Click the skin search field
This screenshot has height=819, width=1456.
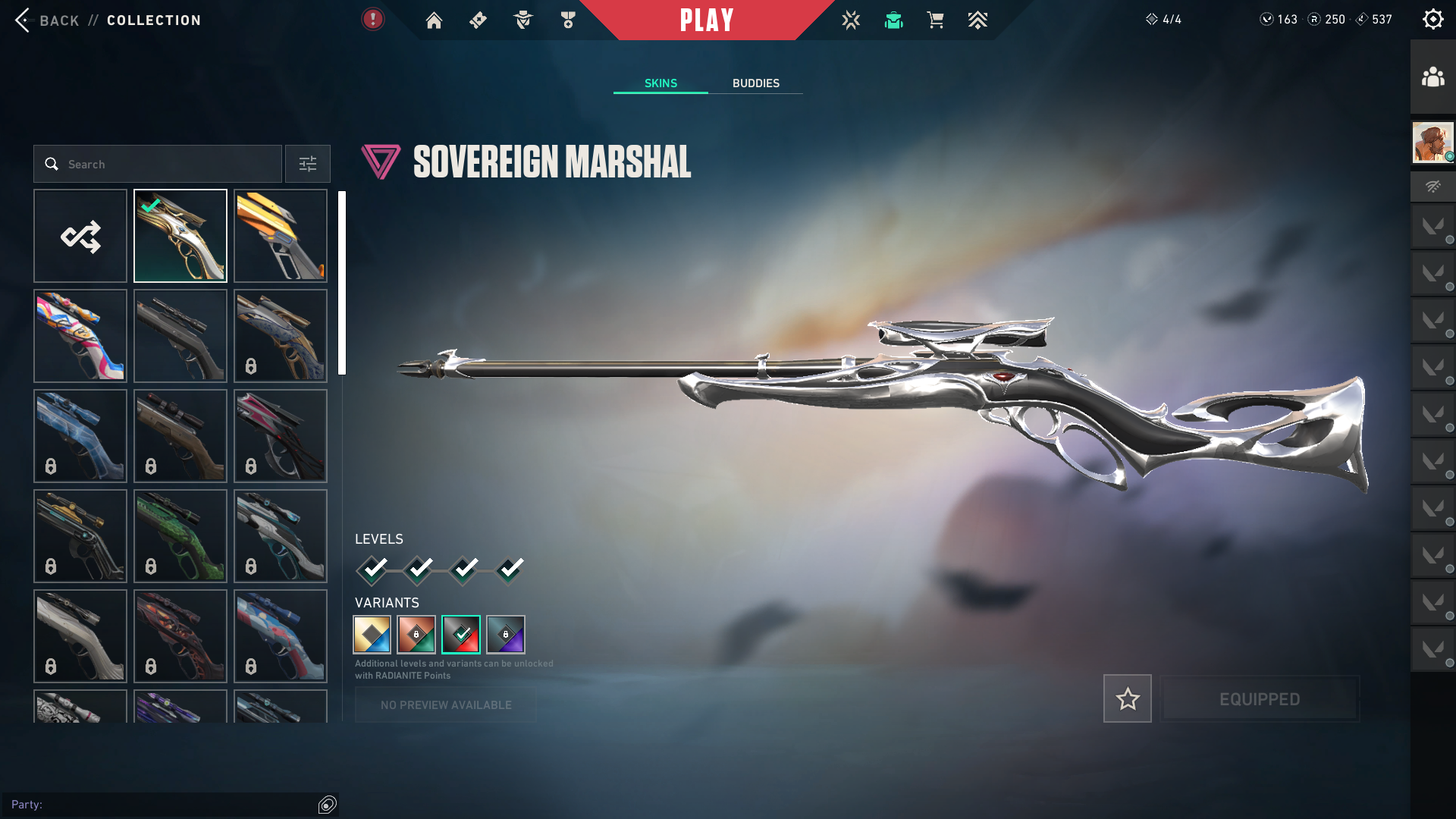pos(158,165)
